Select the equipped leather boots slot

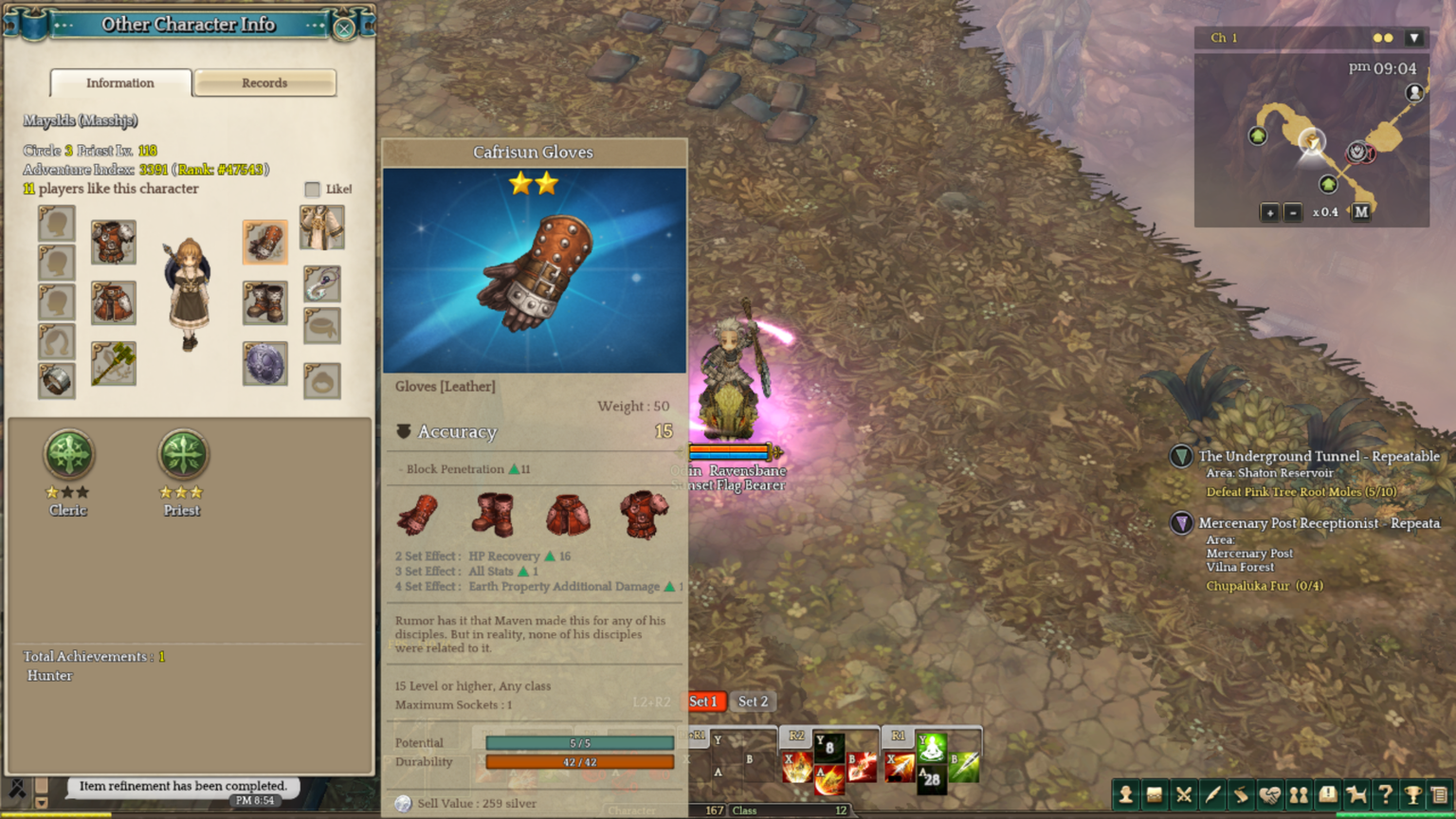(264, 302)
